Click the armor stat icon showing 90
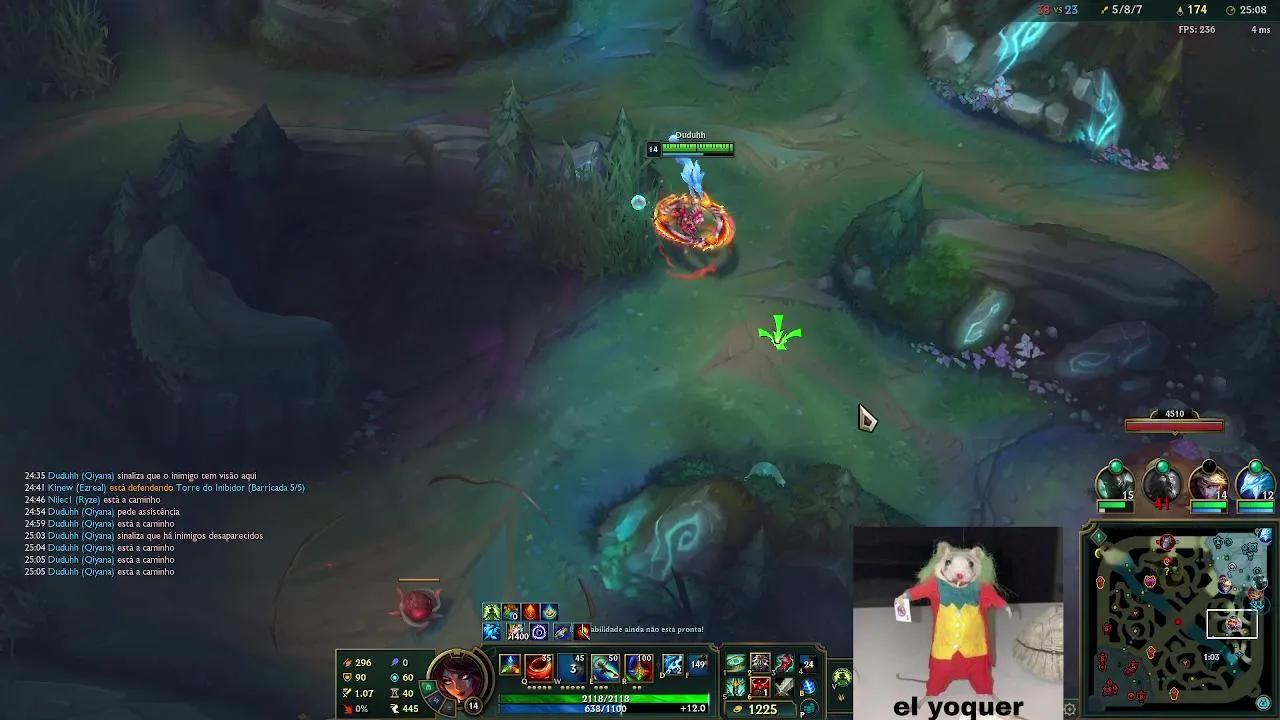1280x720 pixels. (347, 677)
